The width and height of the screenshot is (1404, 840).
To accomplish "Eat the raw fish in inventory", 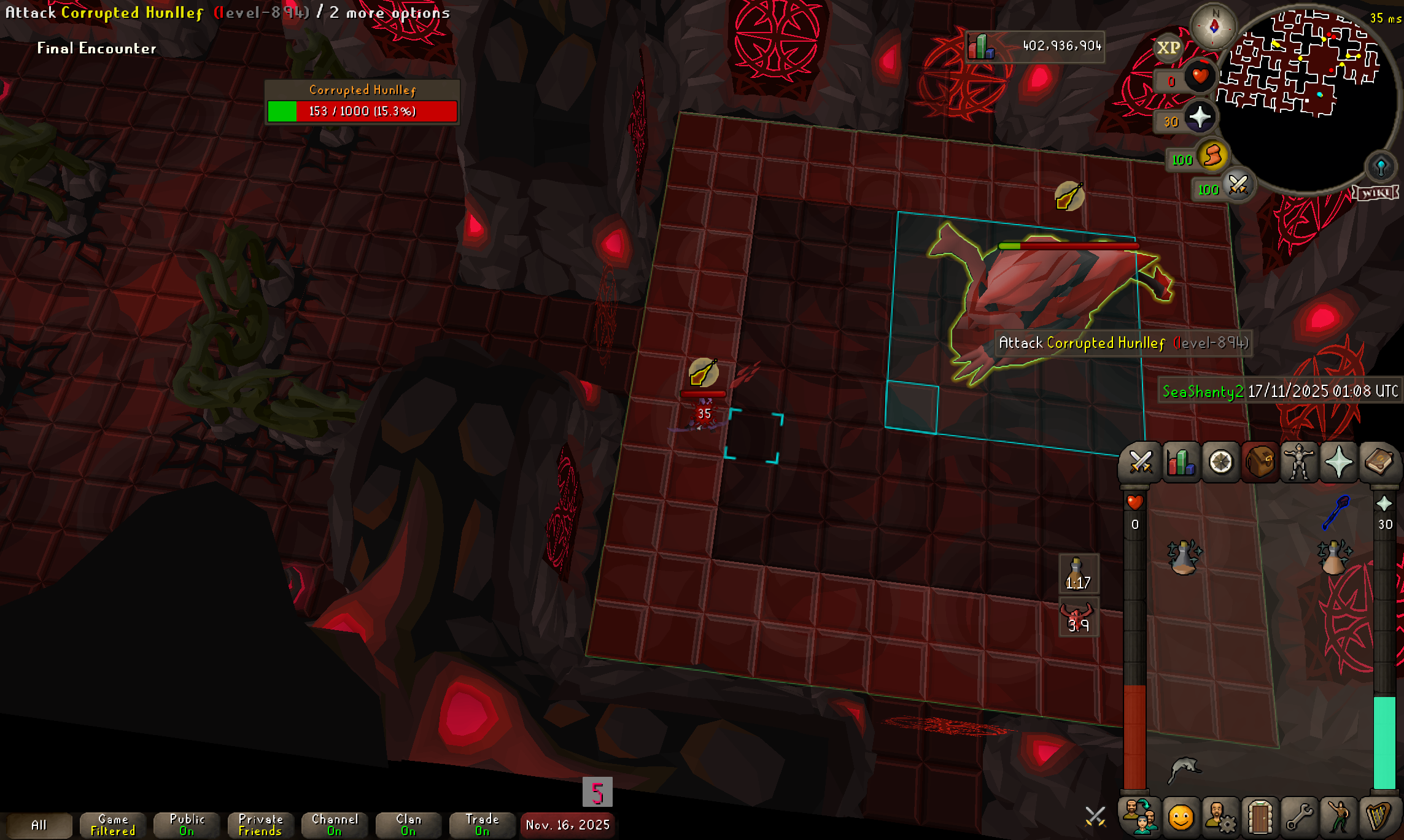I will click(x=1184, y=769).
